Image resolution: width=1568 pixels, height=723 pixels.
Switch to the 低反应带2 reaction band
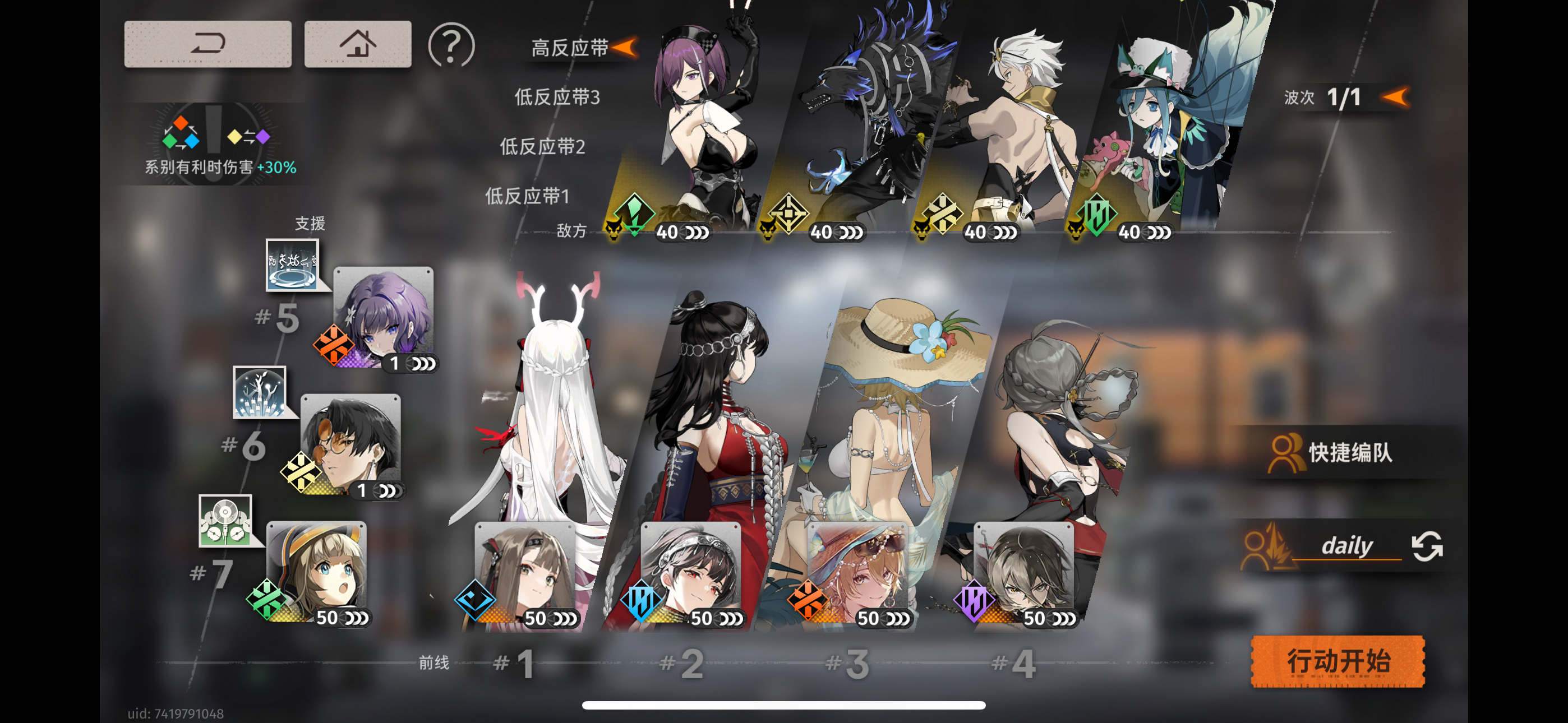pos(542,147)
